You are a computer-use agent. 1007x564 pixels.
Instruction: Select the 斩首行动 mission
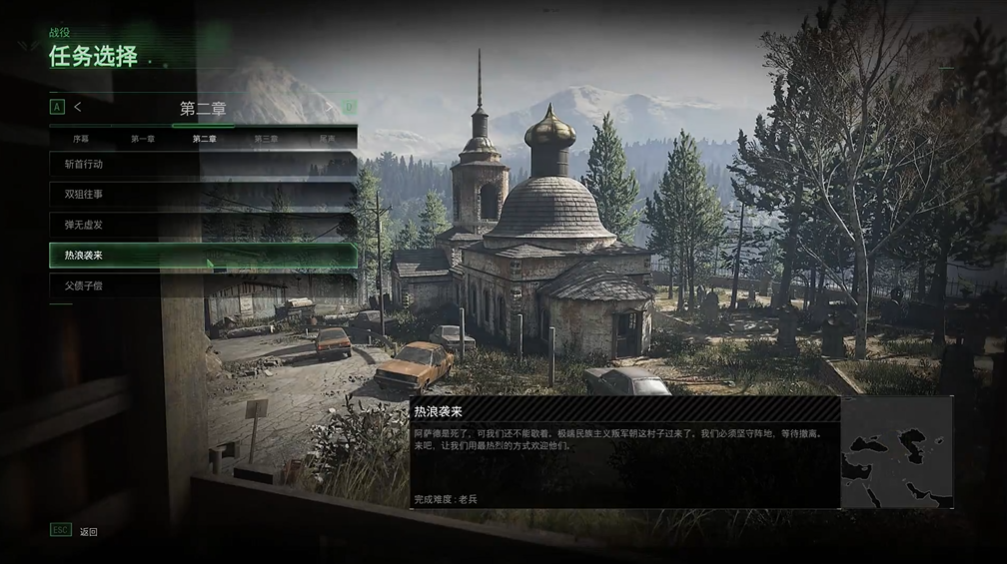203,163
